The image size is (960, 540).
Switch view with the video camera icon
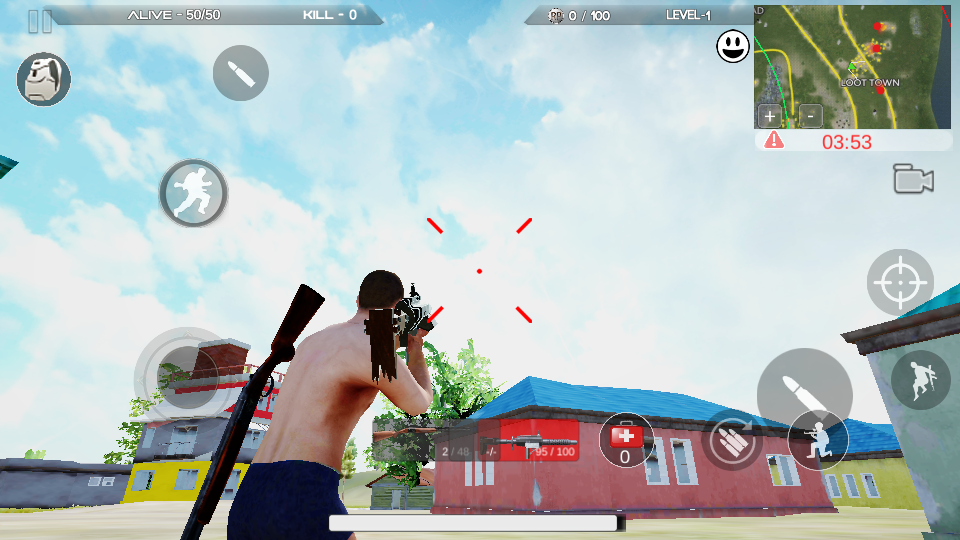pyautogui.click(x=913, y=180)
